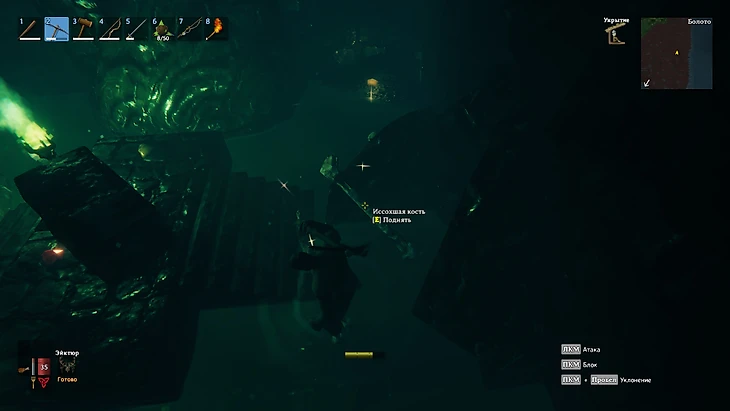Select the highlighted pickaxe hotbar slot
The width and height of the screenshot is (730, 411).
coord(57,29)
